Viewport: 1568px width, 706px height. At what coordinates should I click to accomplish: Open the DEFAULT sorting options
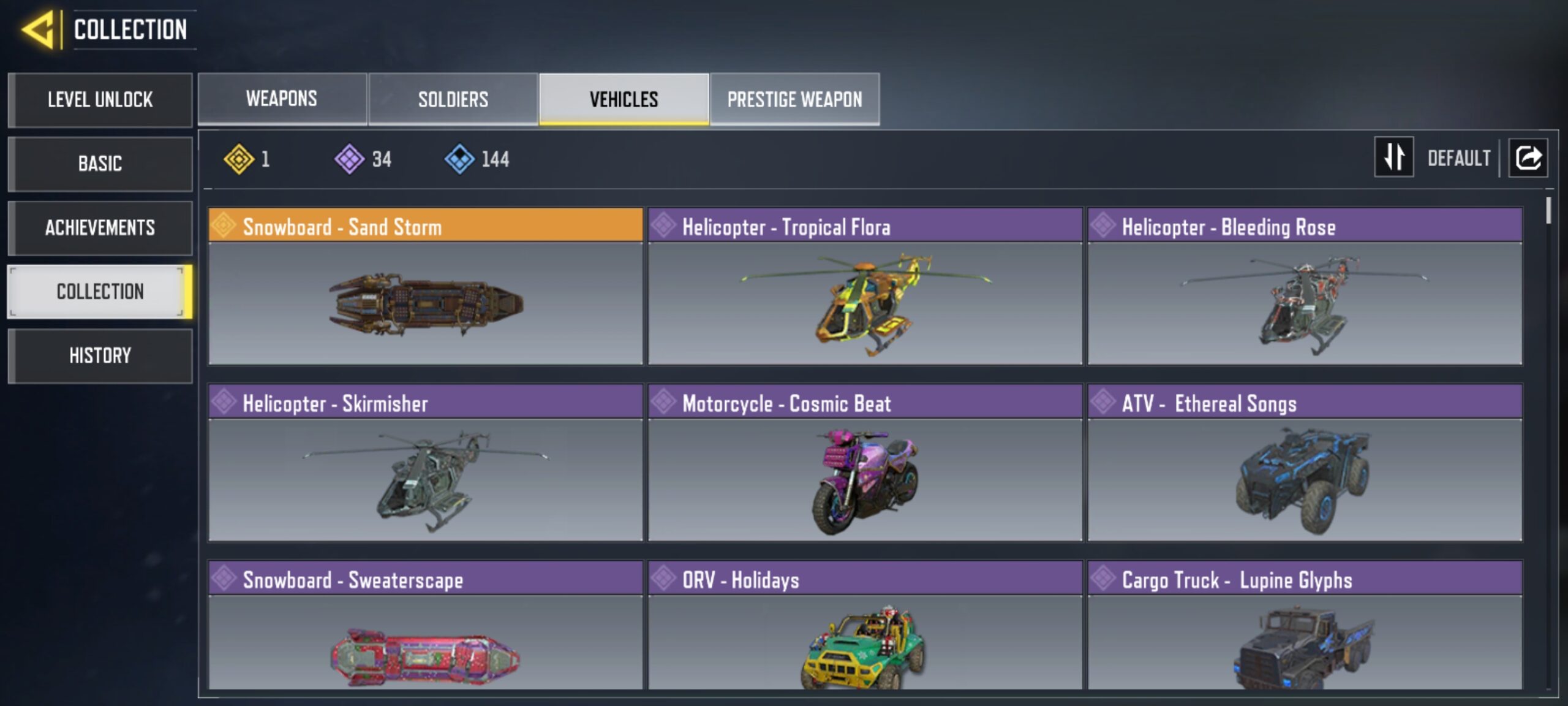(1461, 158)
